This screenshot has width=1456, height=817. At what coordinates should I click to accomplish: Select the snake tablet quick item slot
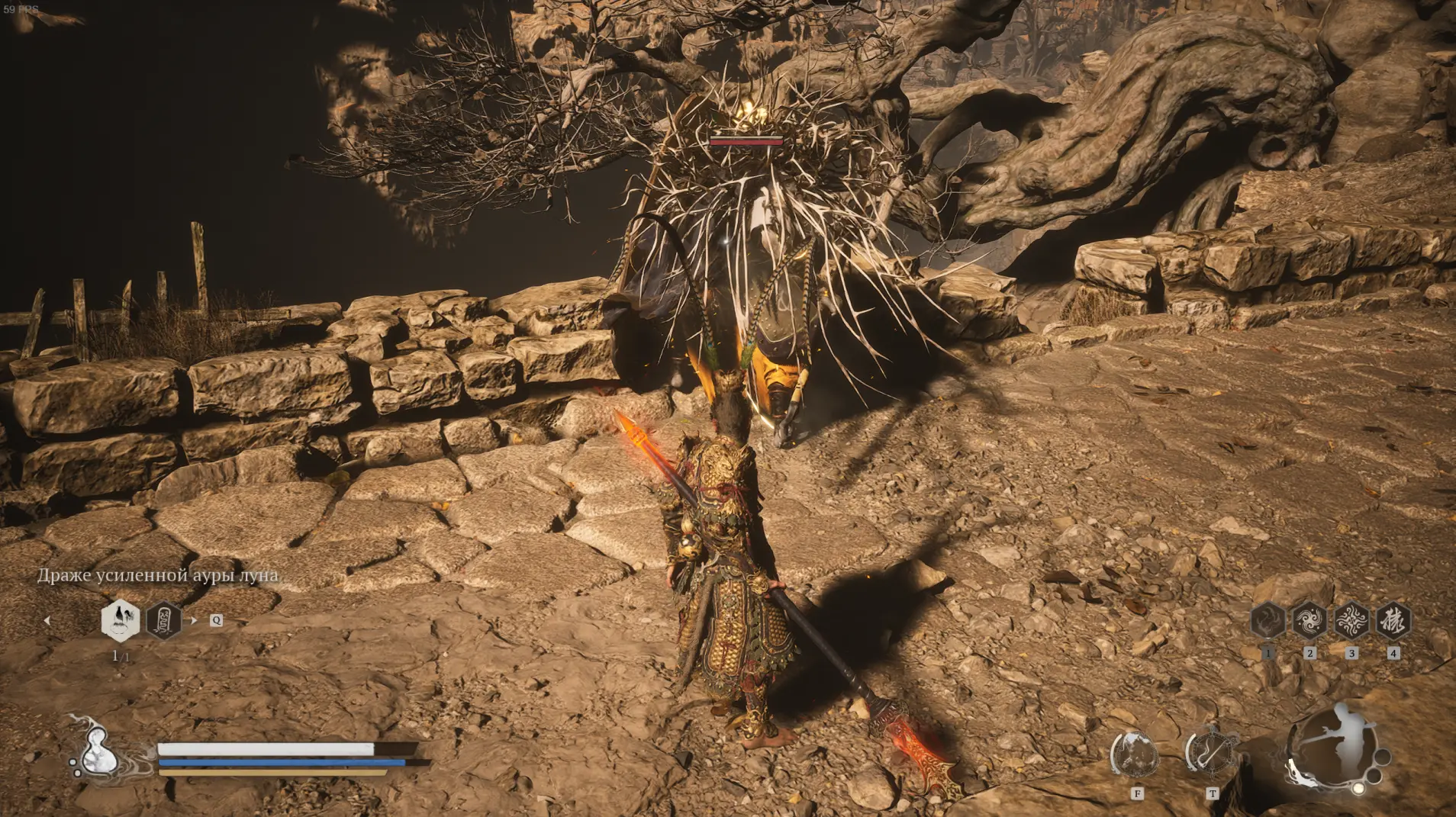(x=163, y=620)
